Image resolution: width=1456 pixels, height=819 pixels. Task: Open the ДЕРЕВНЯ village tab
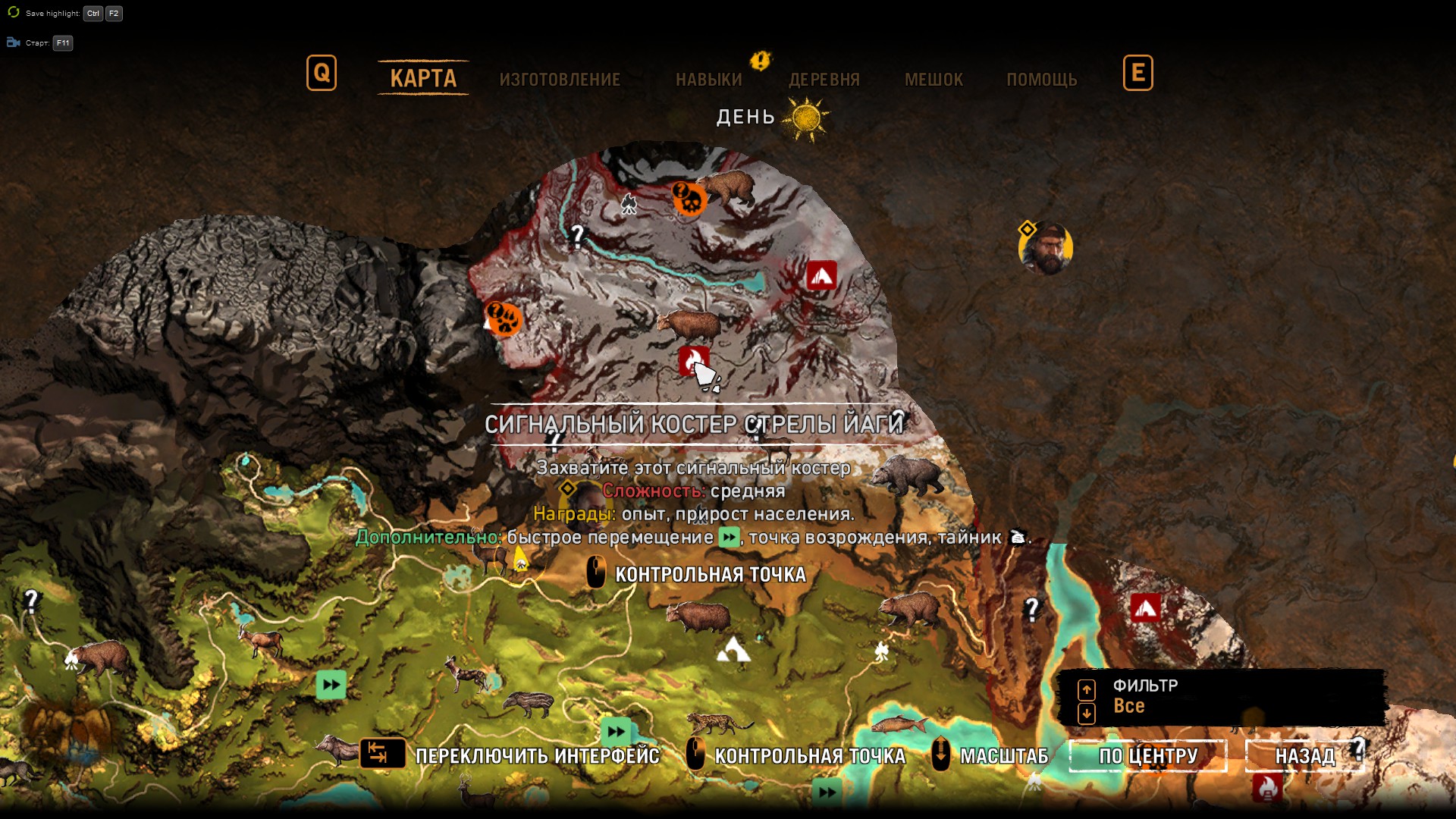point(824,80)
